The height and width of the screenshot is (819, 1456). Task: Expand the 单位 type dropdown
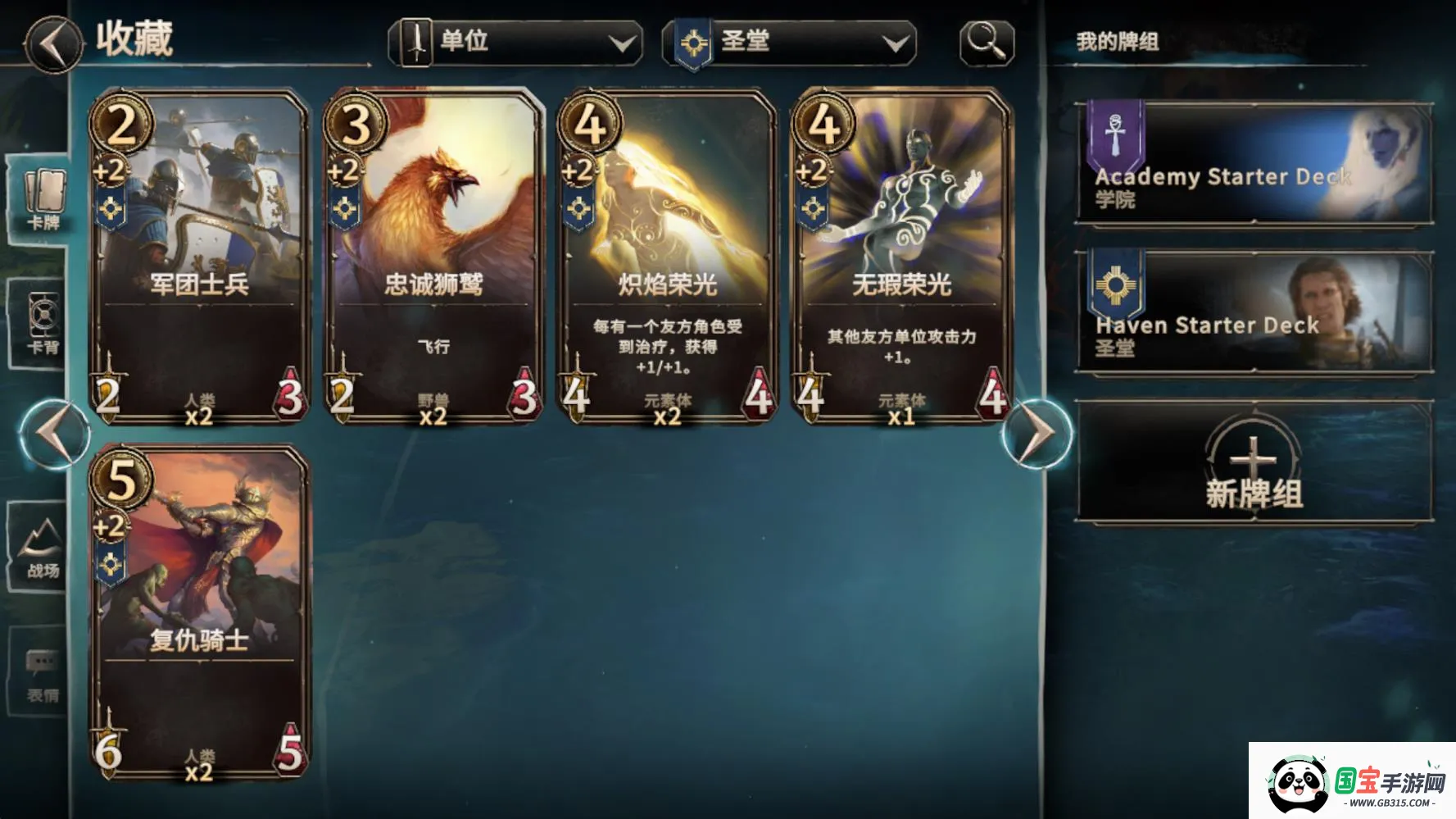(624, 41)
